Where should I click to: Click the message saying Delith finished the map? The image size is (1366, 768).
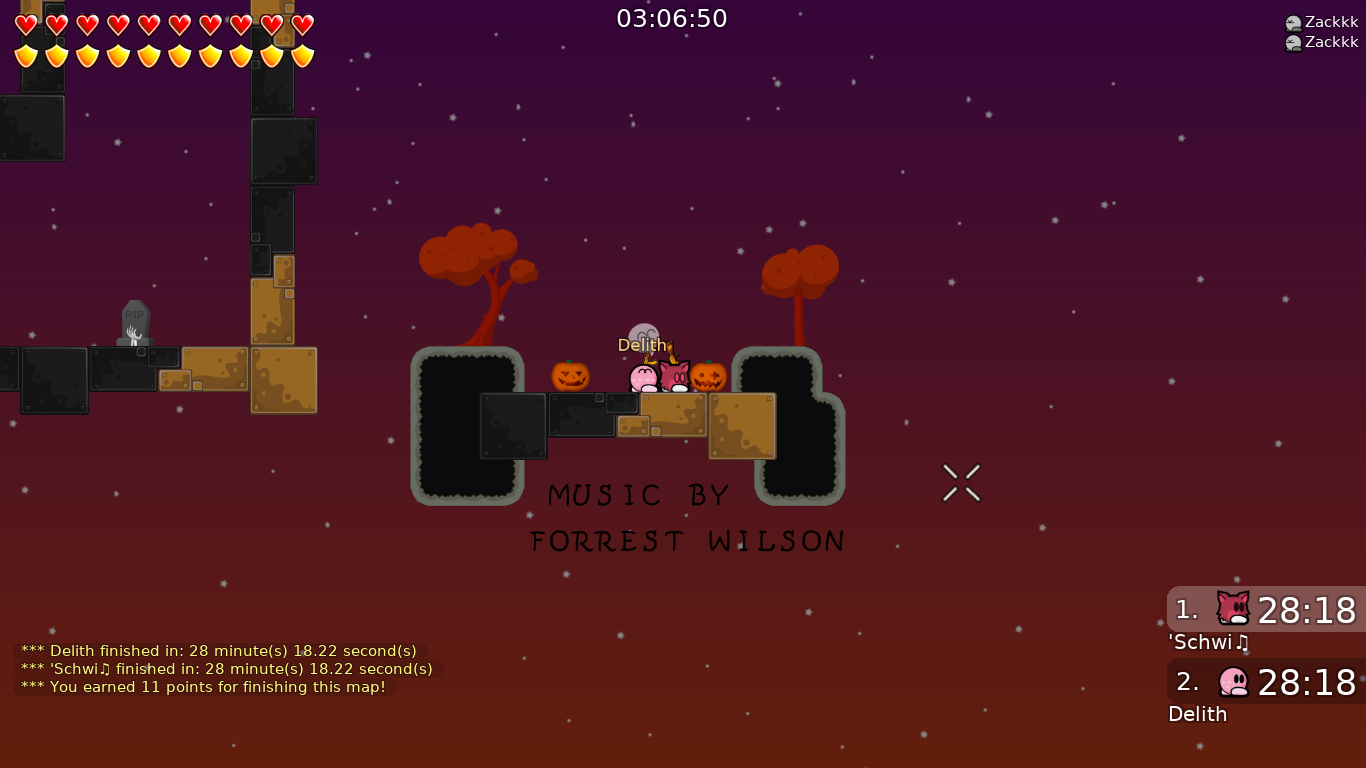[217, 650]
